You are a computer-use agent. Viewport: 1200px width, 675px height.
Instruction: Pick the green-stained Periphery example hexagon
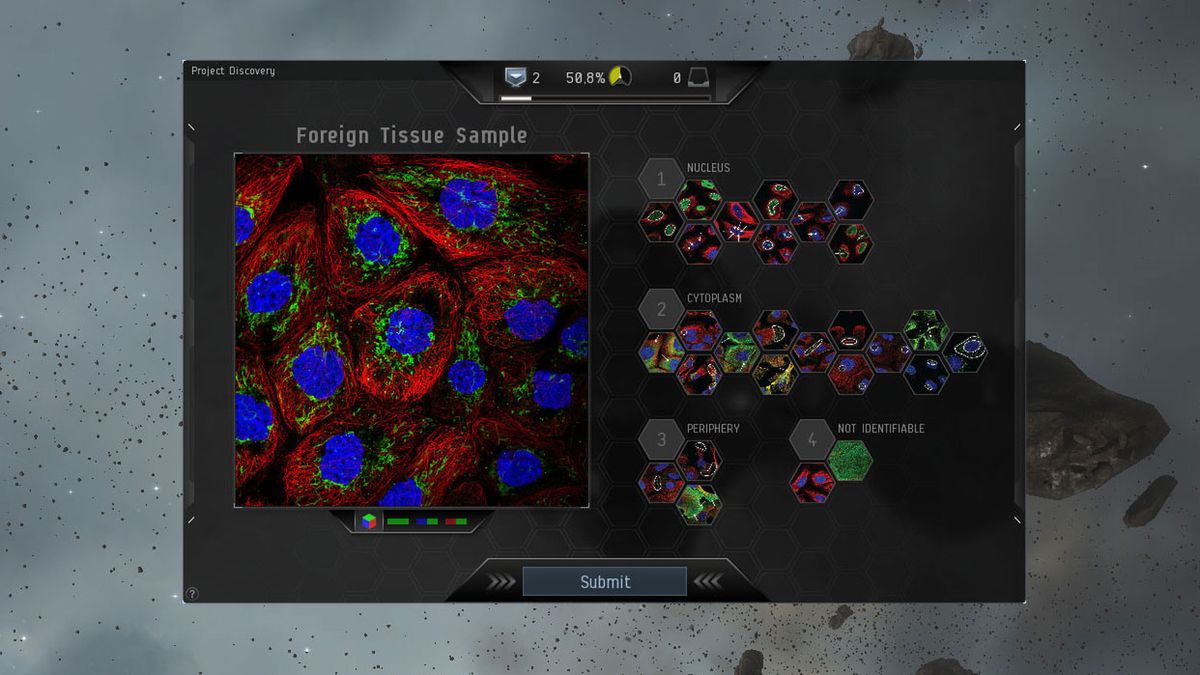[x=698, y=504]
